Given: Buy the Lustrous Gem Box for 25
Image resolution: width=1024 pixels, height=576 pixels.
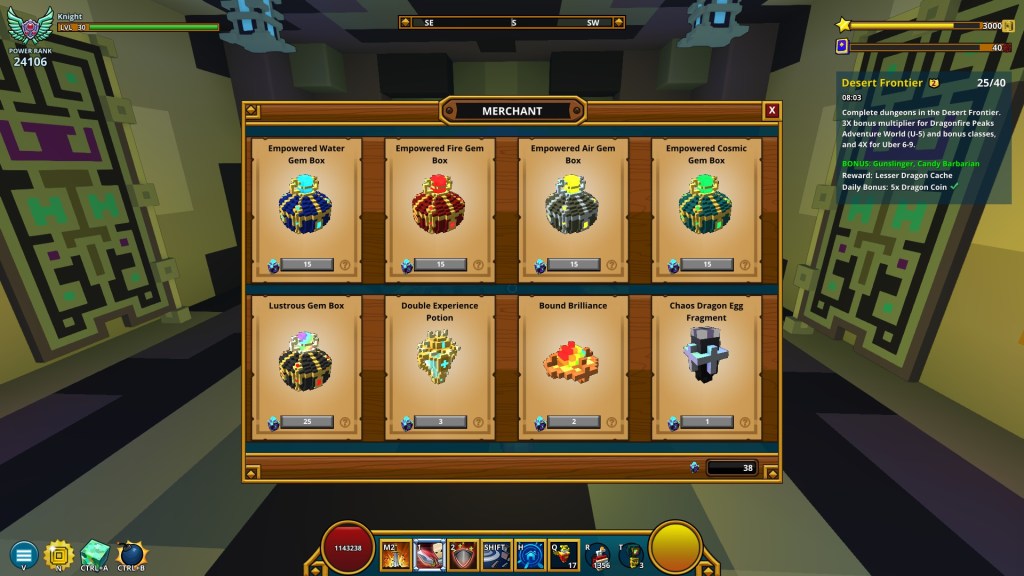Looking at the screenshot, I should pos(306,422).
